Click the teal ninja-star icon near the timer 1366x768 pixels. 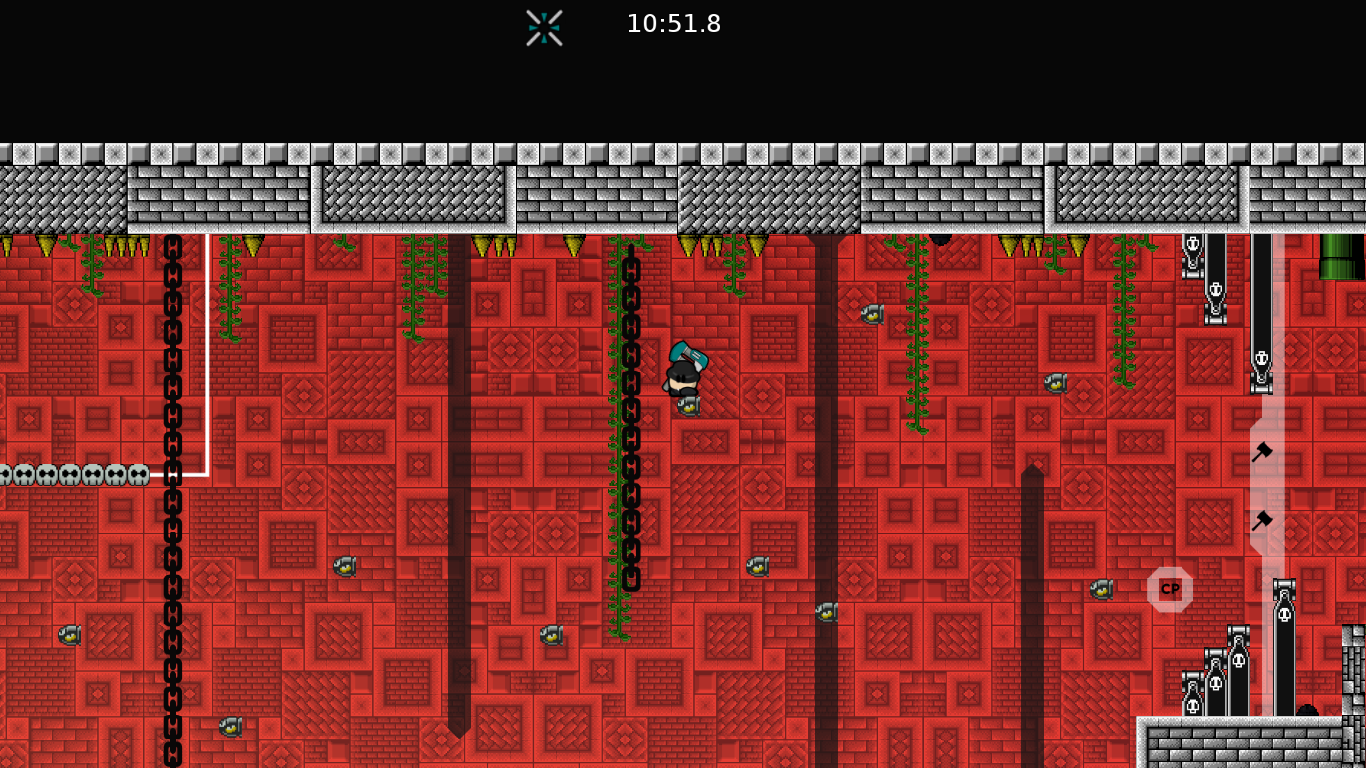(x=543, y=28)
